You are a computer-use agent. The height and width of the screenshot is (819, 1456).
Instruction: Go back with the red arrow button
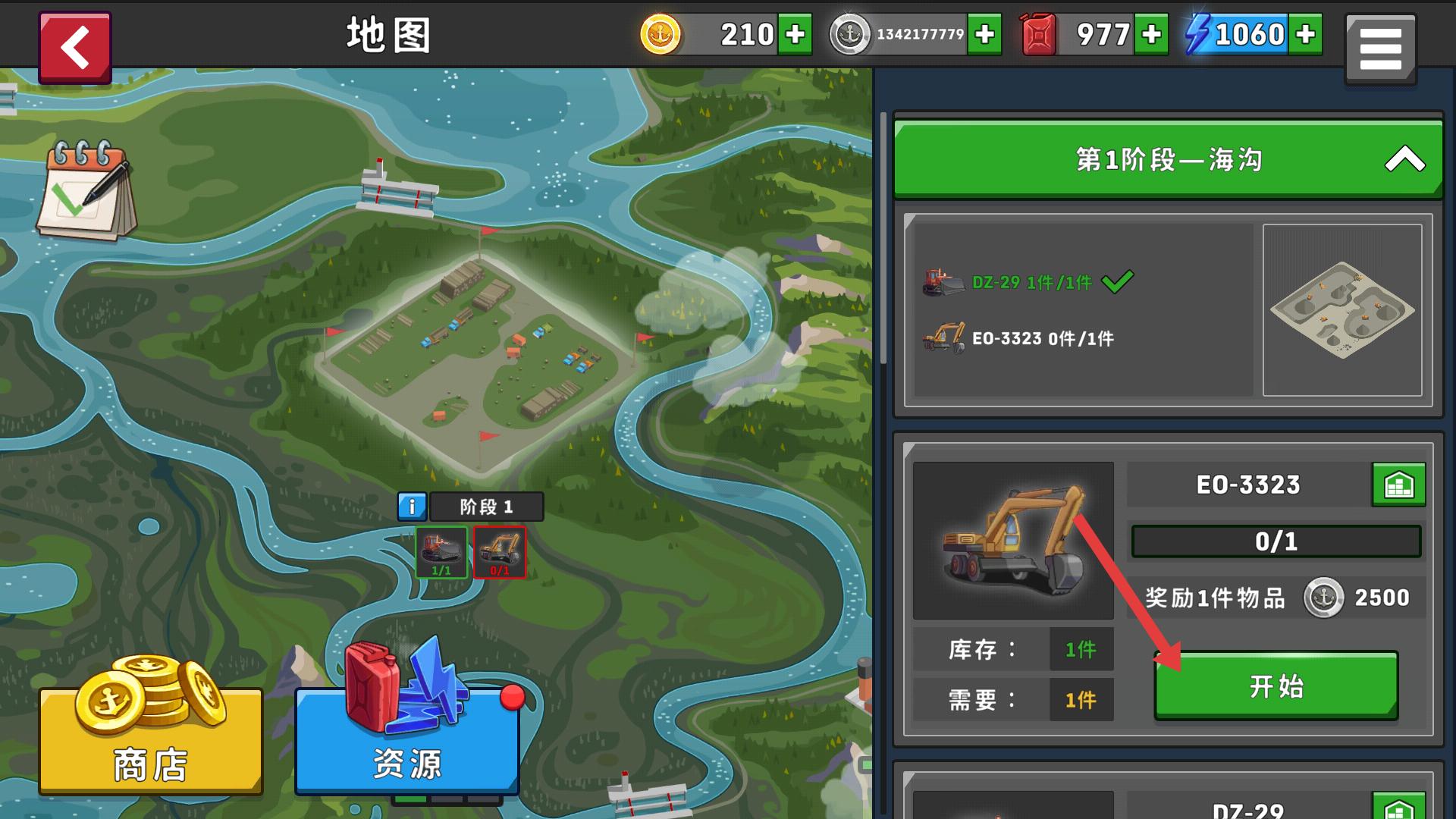(75, 44)
